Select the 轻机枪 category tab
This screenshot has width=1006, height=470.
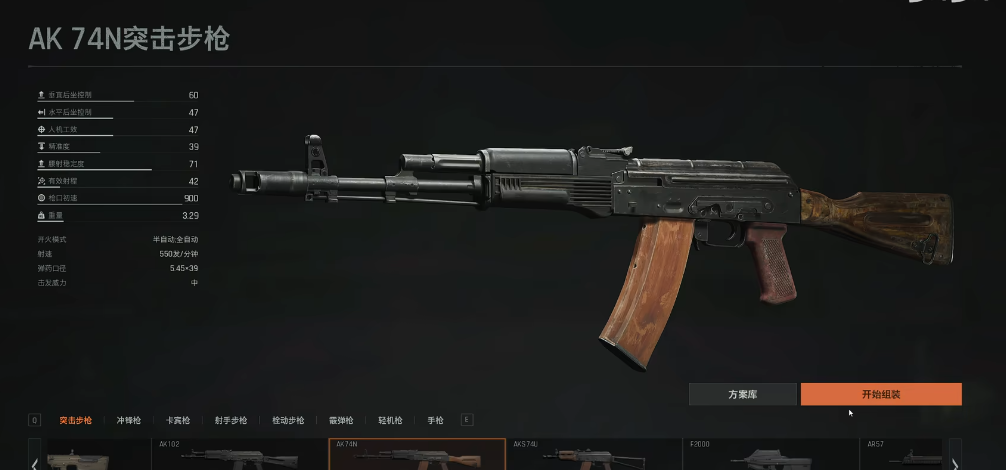(x=390, y=421)
